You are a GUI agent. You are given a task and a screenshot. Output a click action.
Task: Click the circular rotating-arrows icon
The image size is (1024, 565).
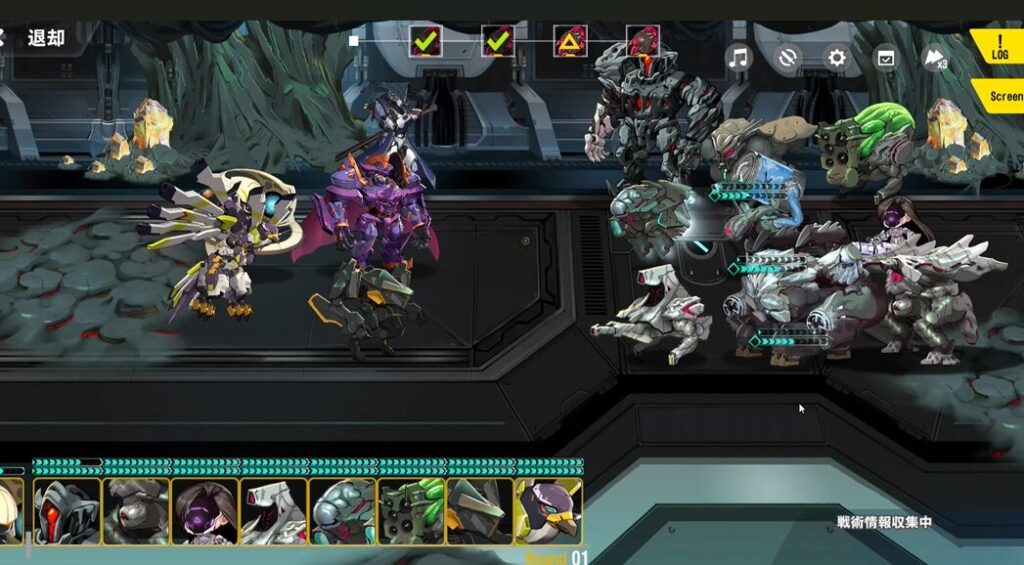(788, 57)
